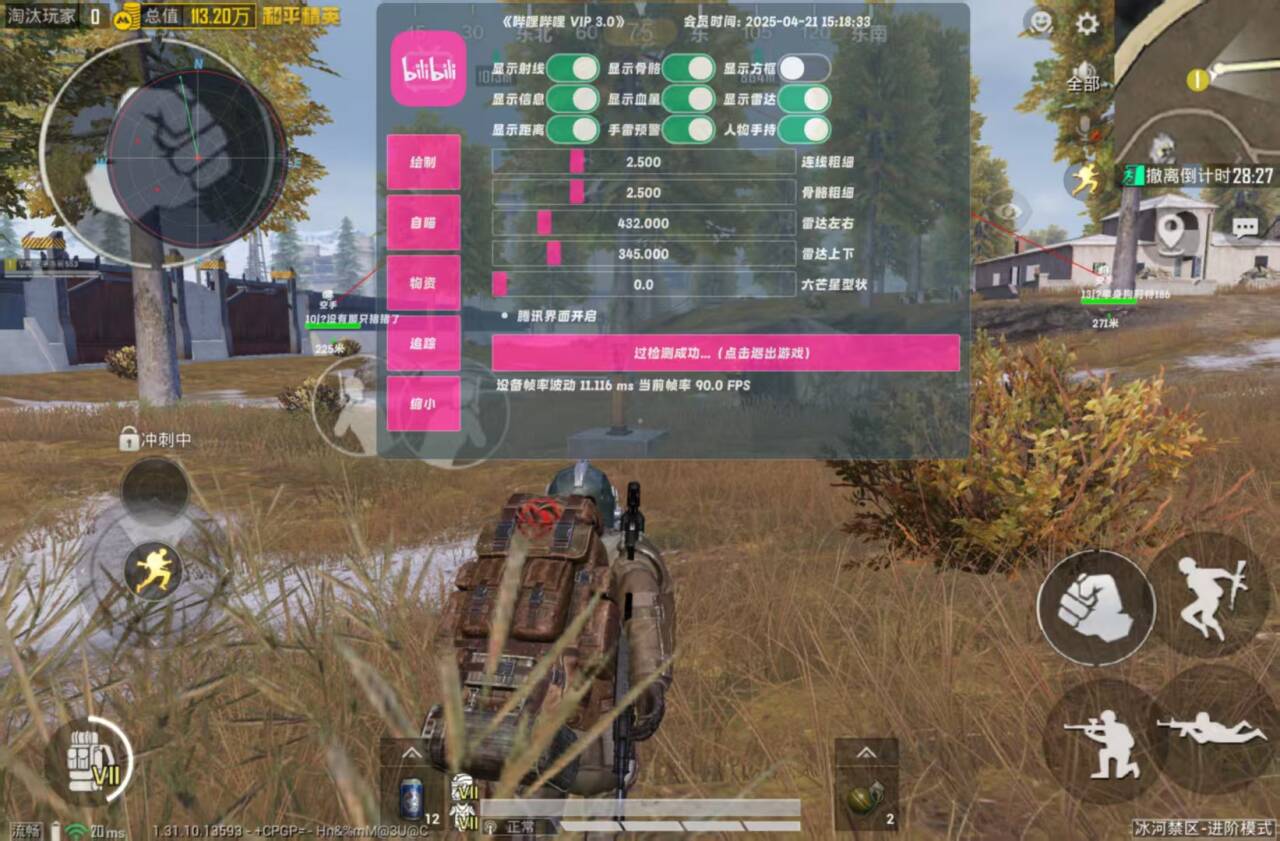Viewport: 1280px width, 841px height.
Task: Select the punch/fist melee attack icon
Action: 1096,606
